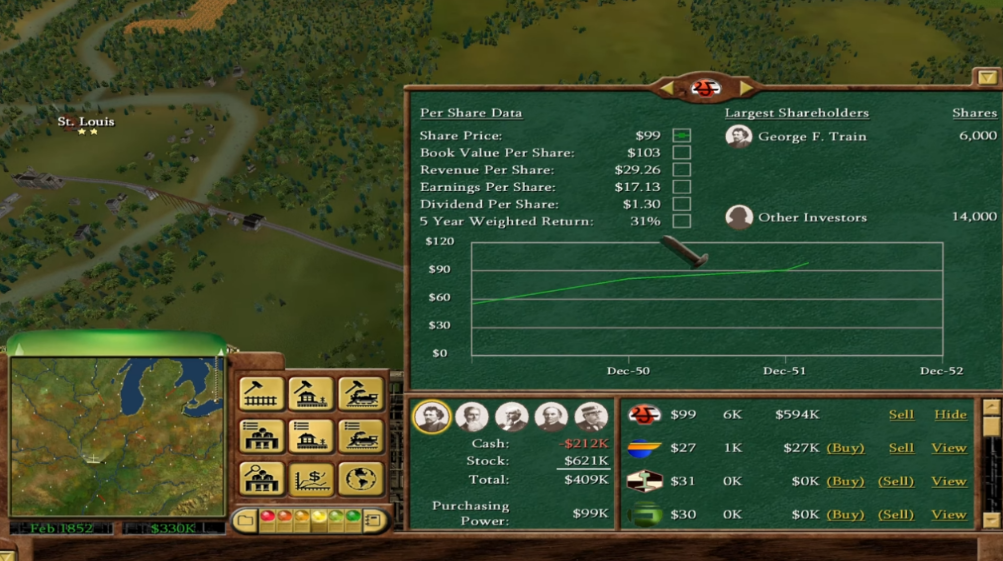Tick the Book Value Per Share checkbox
Viewport: 1003px width, 561px height.
tap(681, 153)
